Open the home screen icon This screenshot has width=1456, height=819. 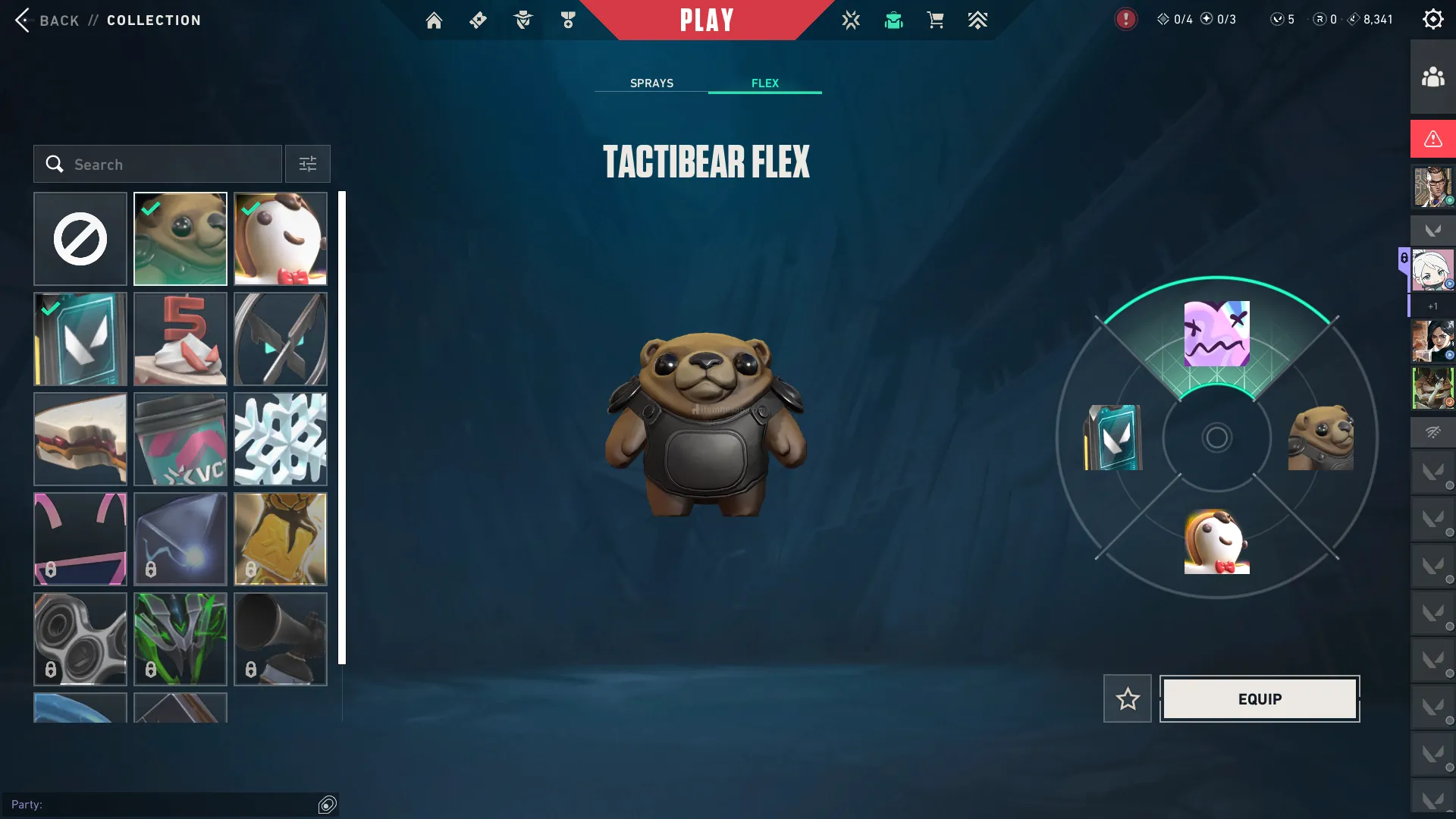(x=434, y=20)
